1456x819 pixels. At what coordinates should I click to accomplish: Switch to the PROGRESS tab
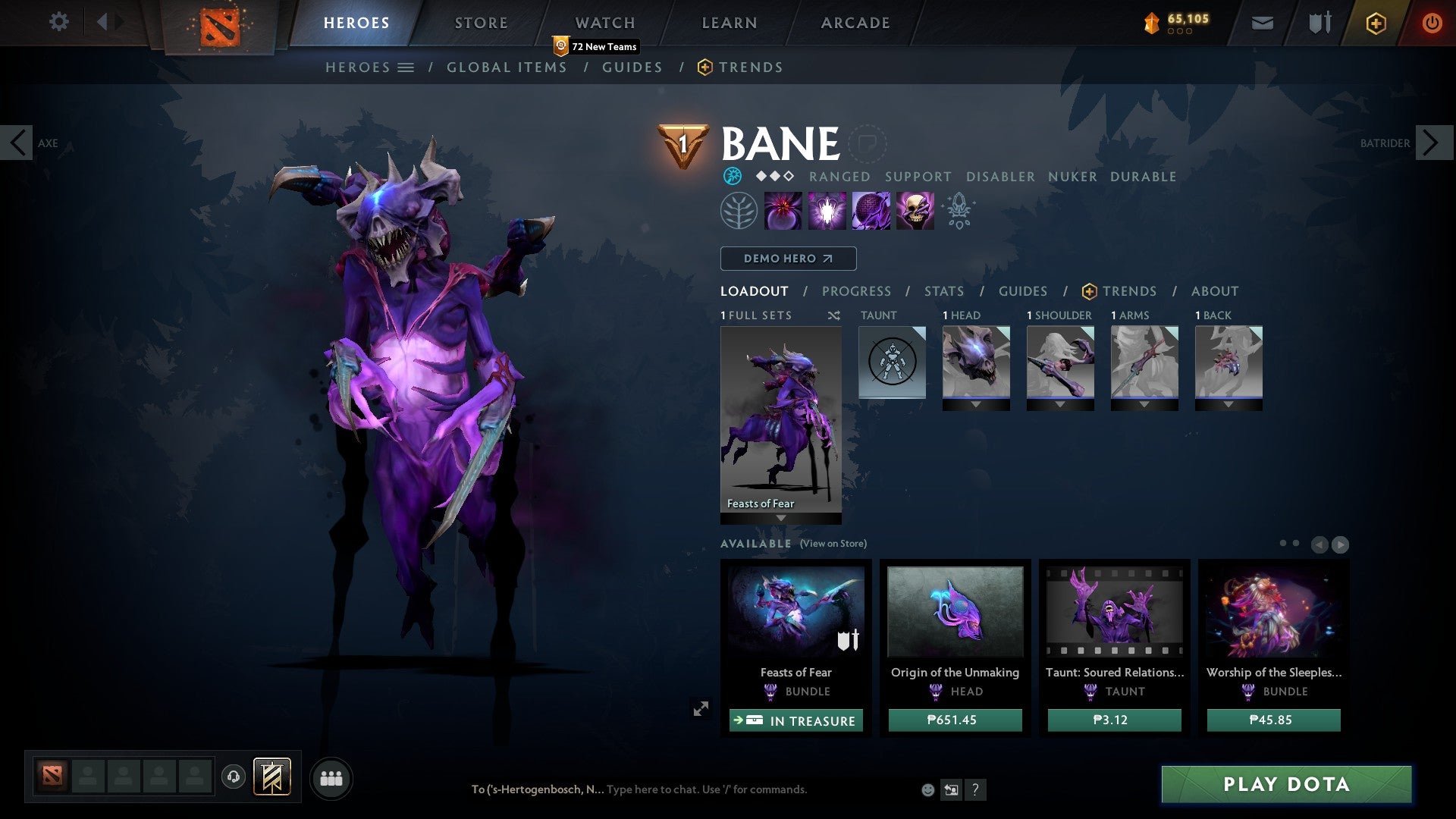coord(857,290)
